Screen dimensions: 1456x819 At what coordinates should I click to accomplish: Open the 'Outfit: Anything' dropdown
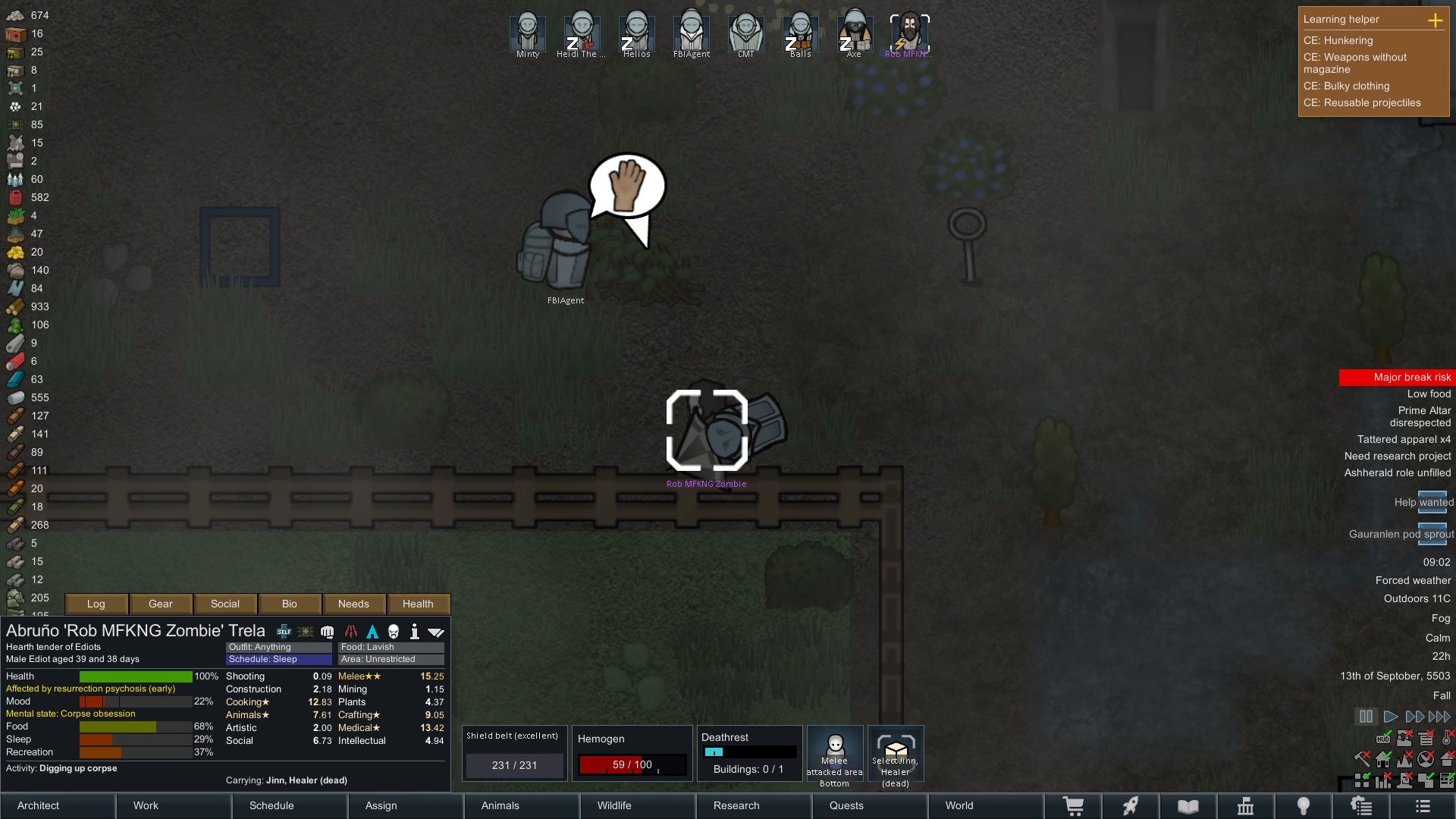(278, 647)
